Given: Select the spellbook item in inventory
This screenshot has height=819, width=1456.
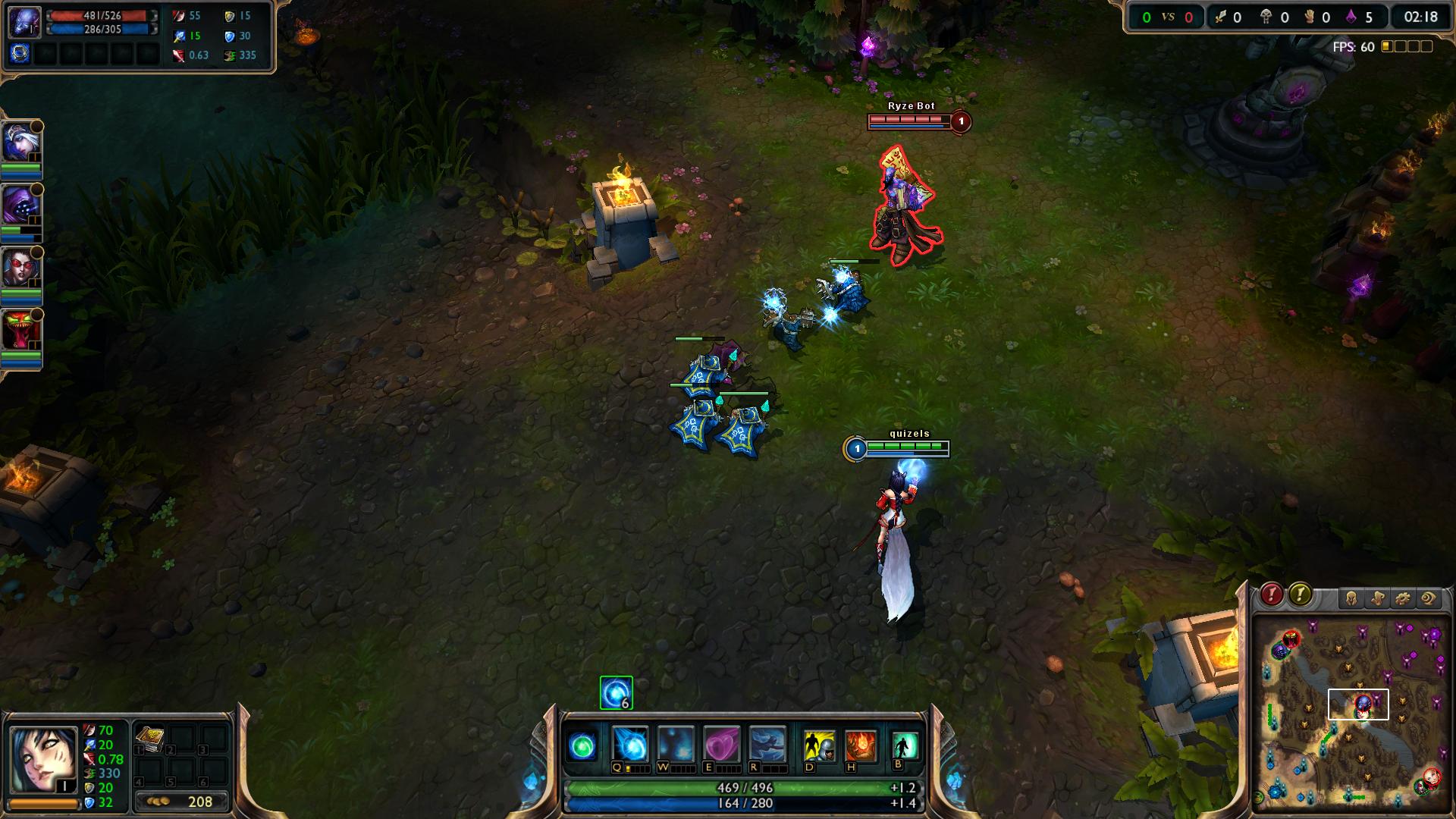Looking at the screenshot, I should click(149, 738).
